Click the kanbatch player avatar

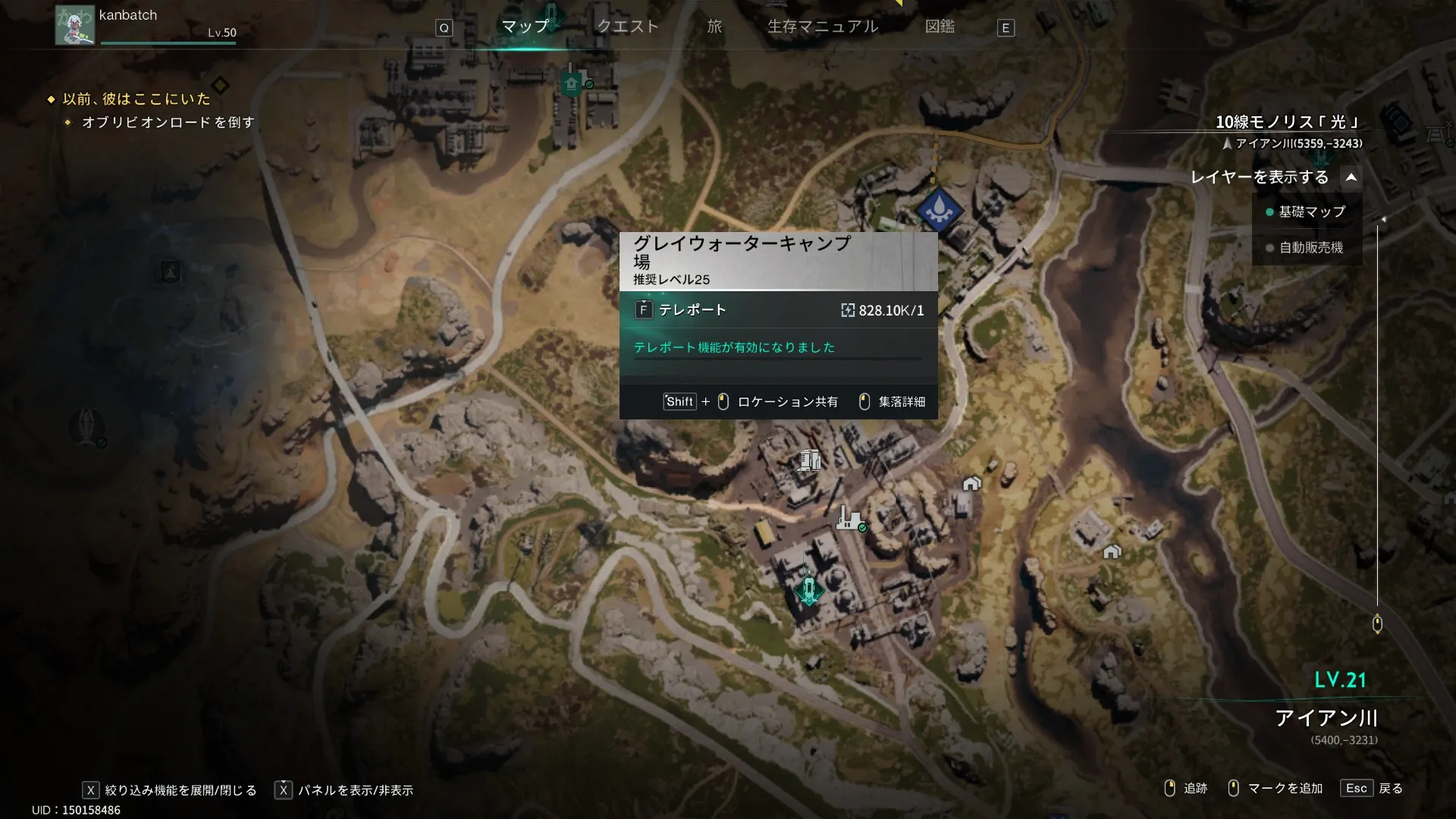pyautogui.click(x=74, y=25)
